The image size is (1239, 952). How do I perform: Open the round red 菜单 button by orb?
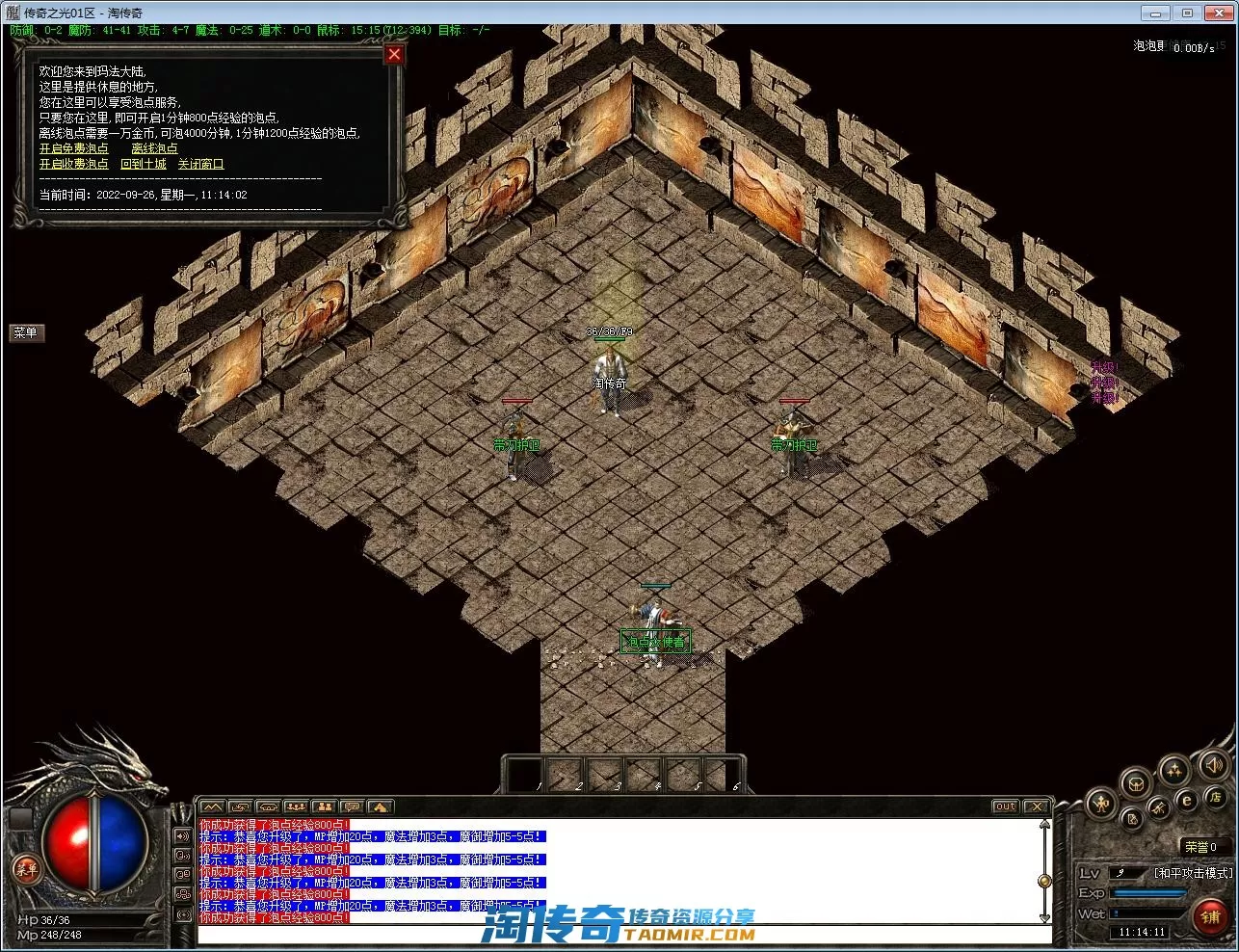(x=26, y=869)
